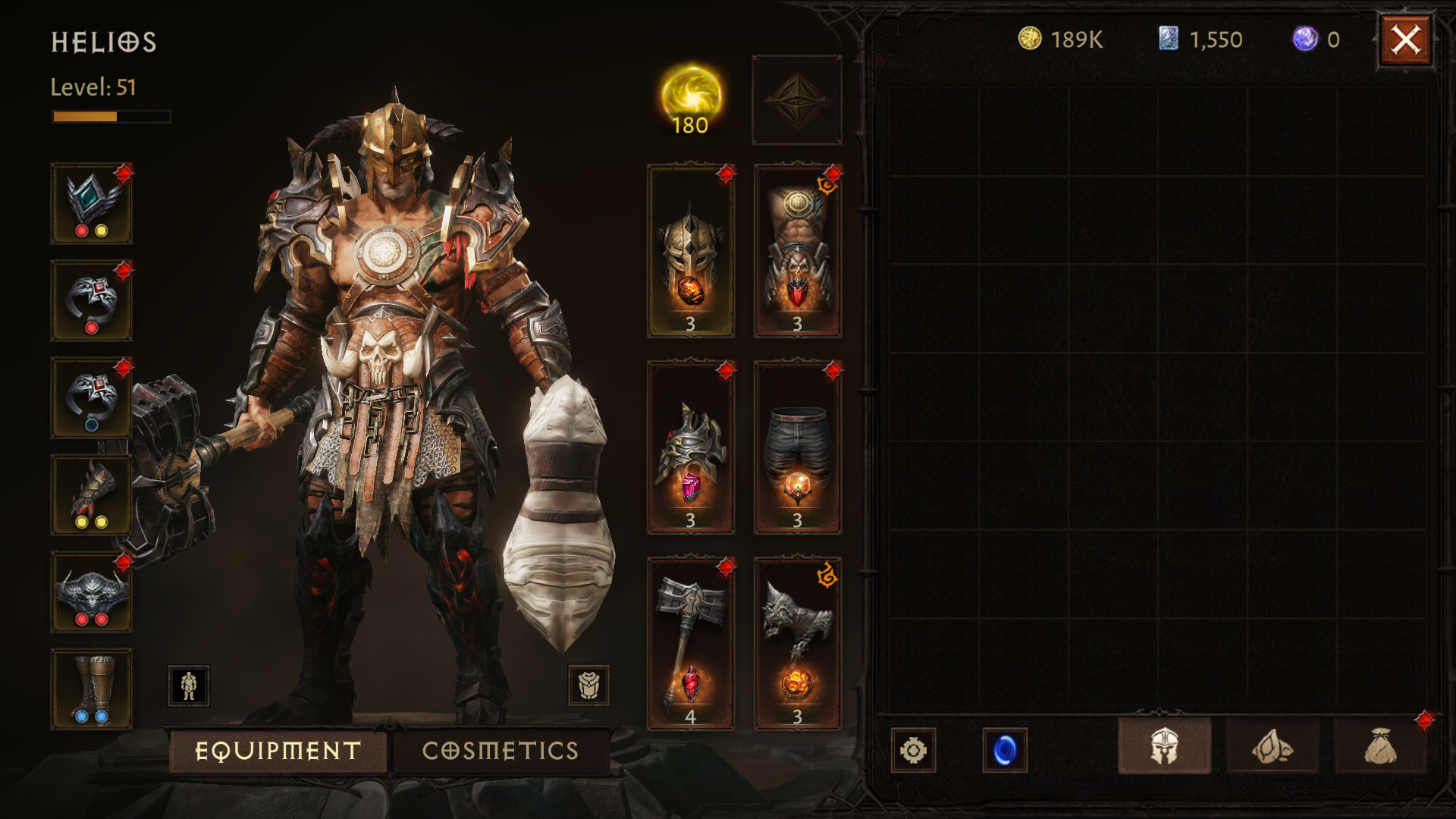Select the gauntlet gloves slot
The height and width of the screenshot is (819, 1456).
click(91, 494)
